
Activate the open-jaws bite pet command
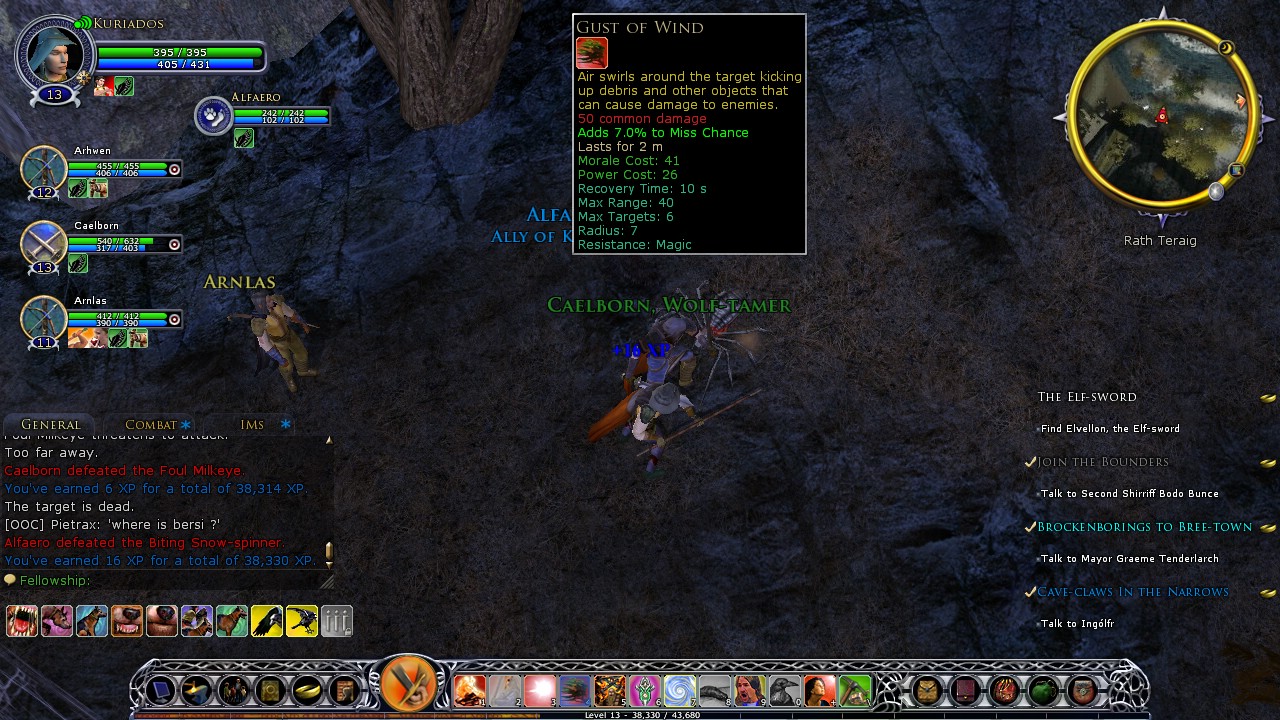pyautogui.click(x=22, y=621)
